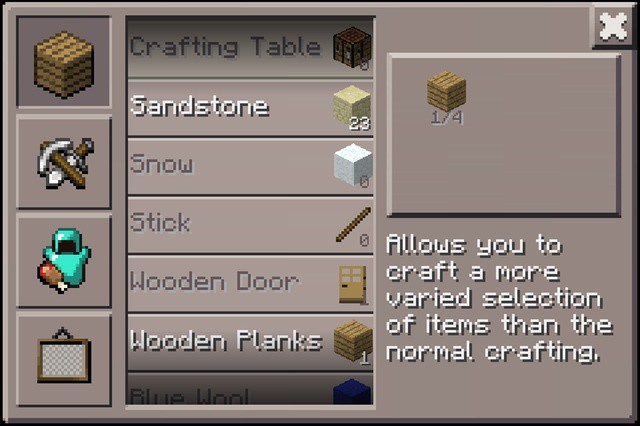Choose the Wooden Planks recipe
Screen dimensions: 640x426
[250, 342]
